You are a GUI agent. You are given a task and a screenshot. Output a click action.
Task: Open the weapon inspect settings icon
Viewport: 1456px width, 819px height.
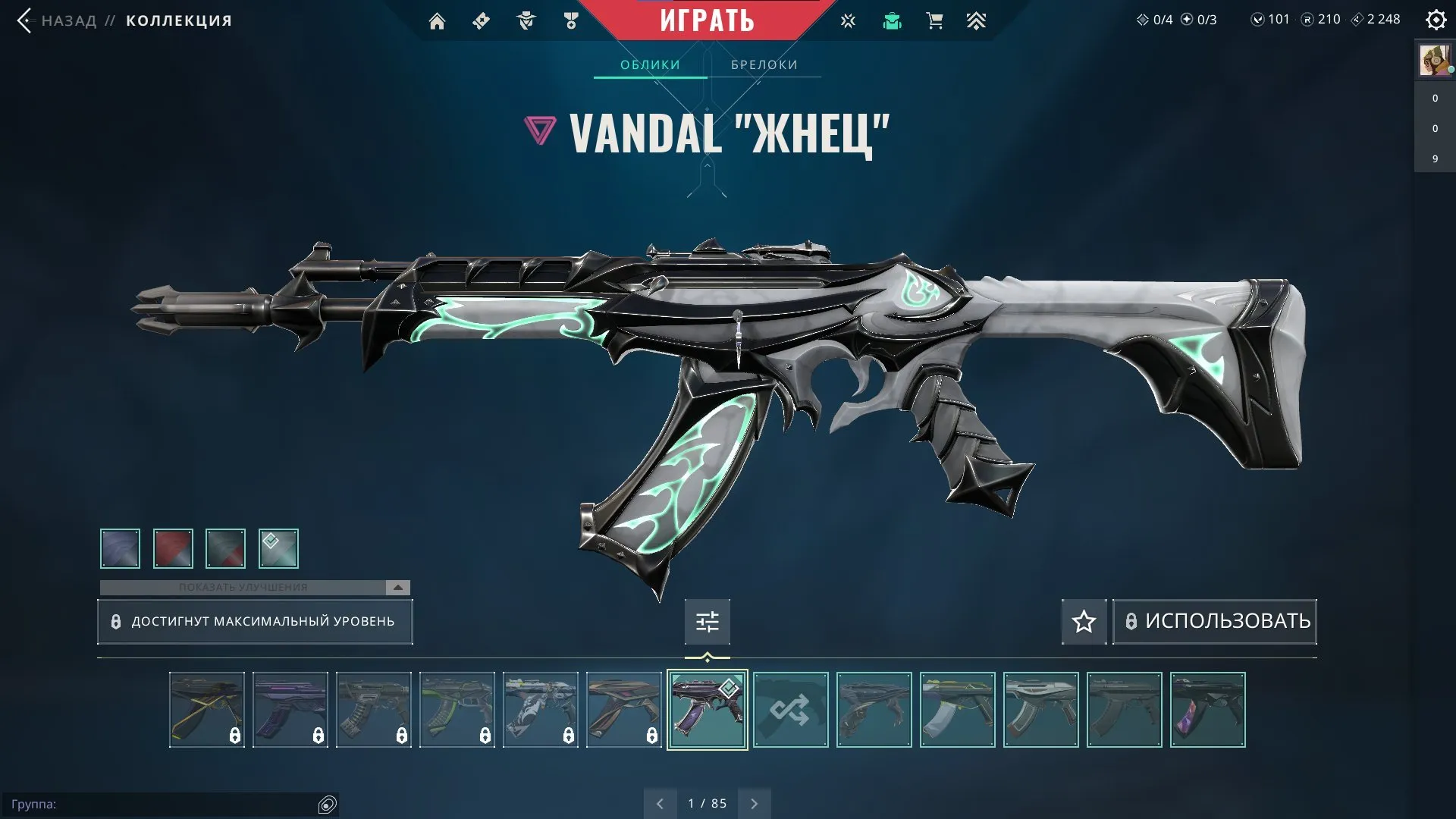707,621
